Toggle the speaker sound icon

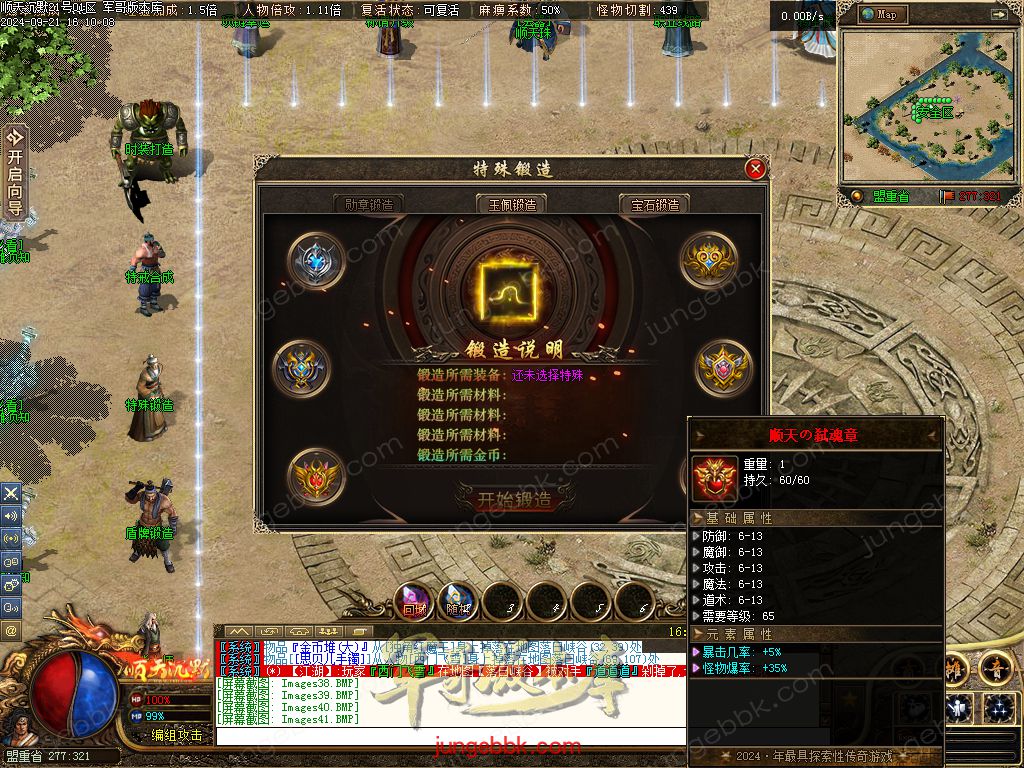coord(11,515)
